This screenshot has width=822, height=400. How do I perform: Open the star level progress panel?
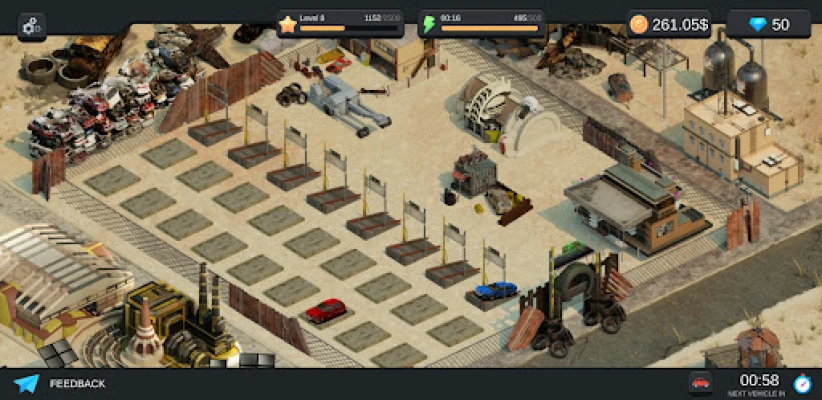point(340,23)
